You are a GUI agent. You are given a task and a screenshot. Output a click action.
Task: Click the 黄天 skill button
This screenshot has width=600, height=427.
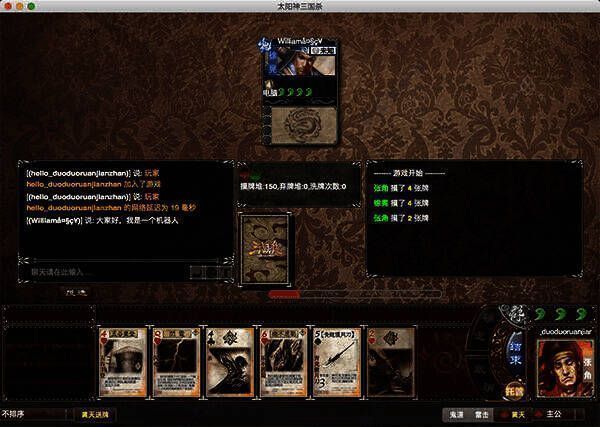514,413
